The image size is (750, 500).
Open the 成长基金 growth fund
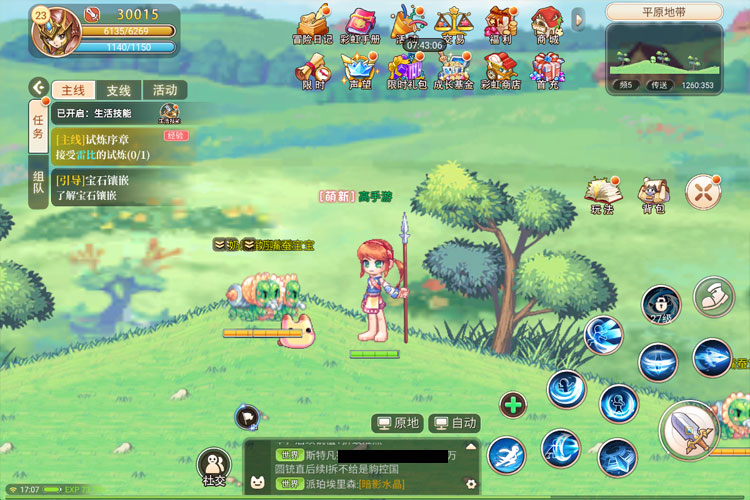point(452,70)
